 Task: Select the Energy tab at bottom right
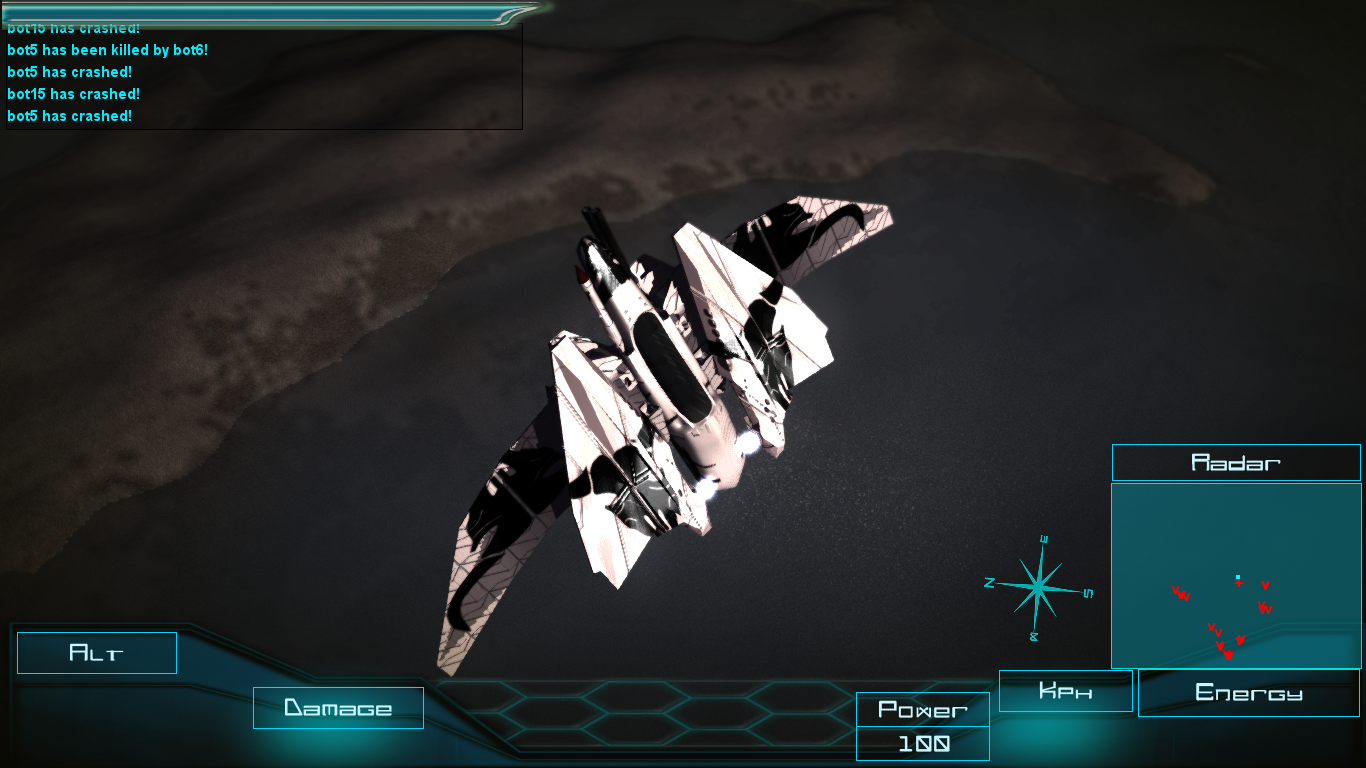coord(1248,692)
